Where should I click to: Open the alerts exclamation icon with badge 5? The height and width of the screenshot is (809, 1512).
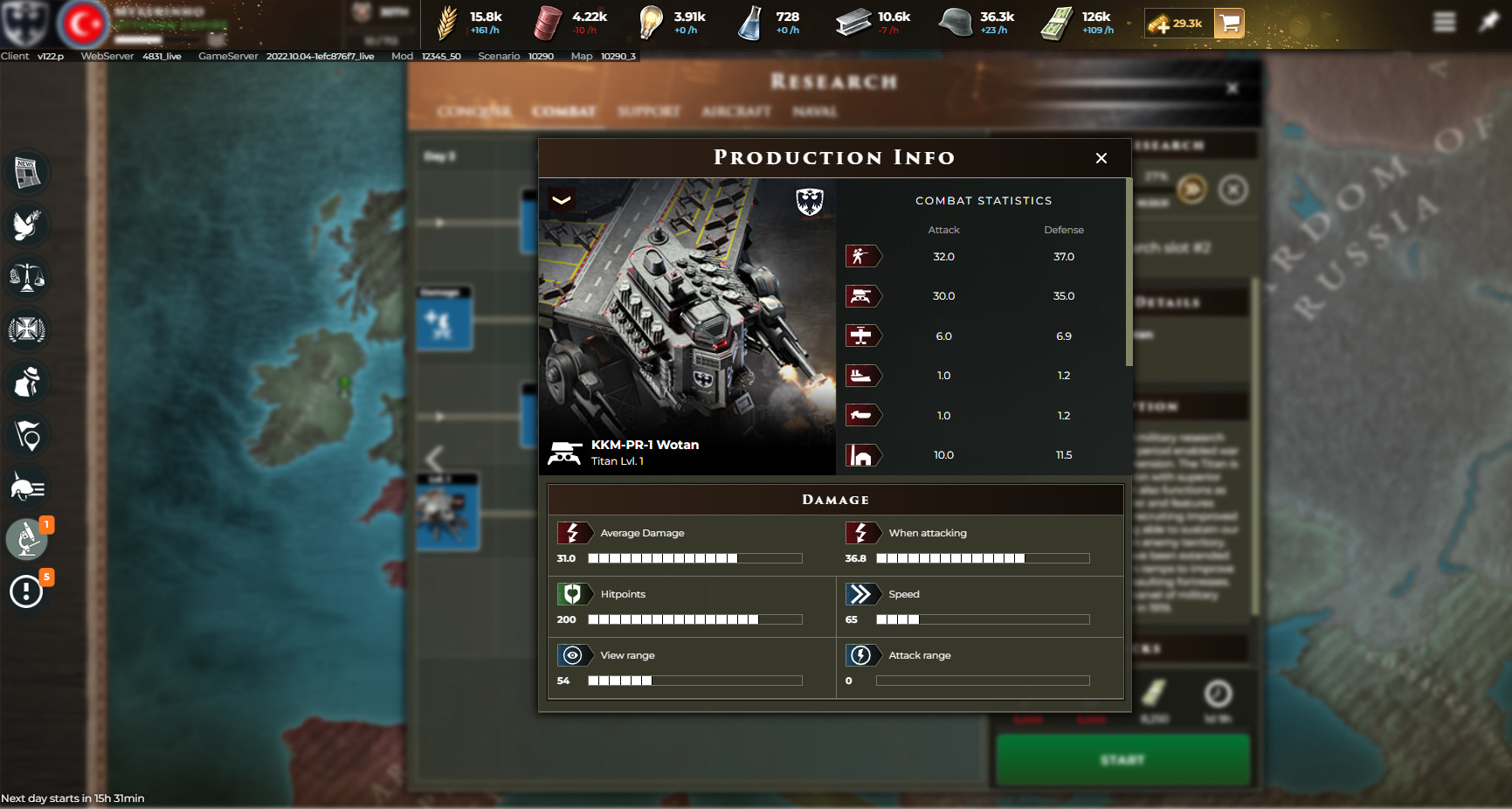pos(27,591)
